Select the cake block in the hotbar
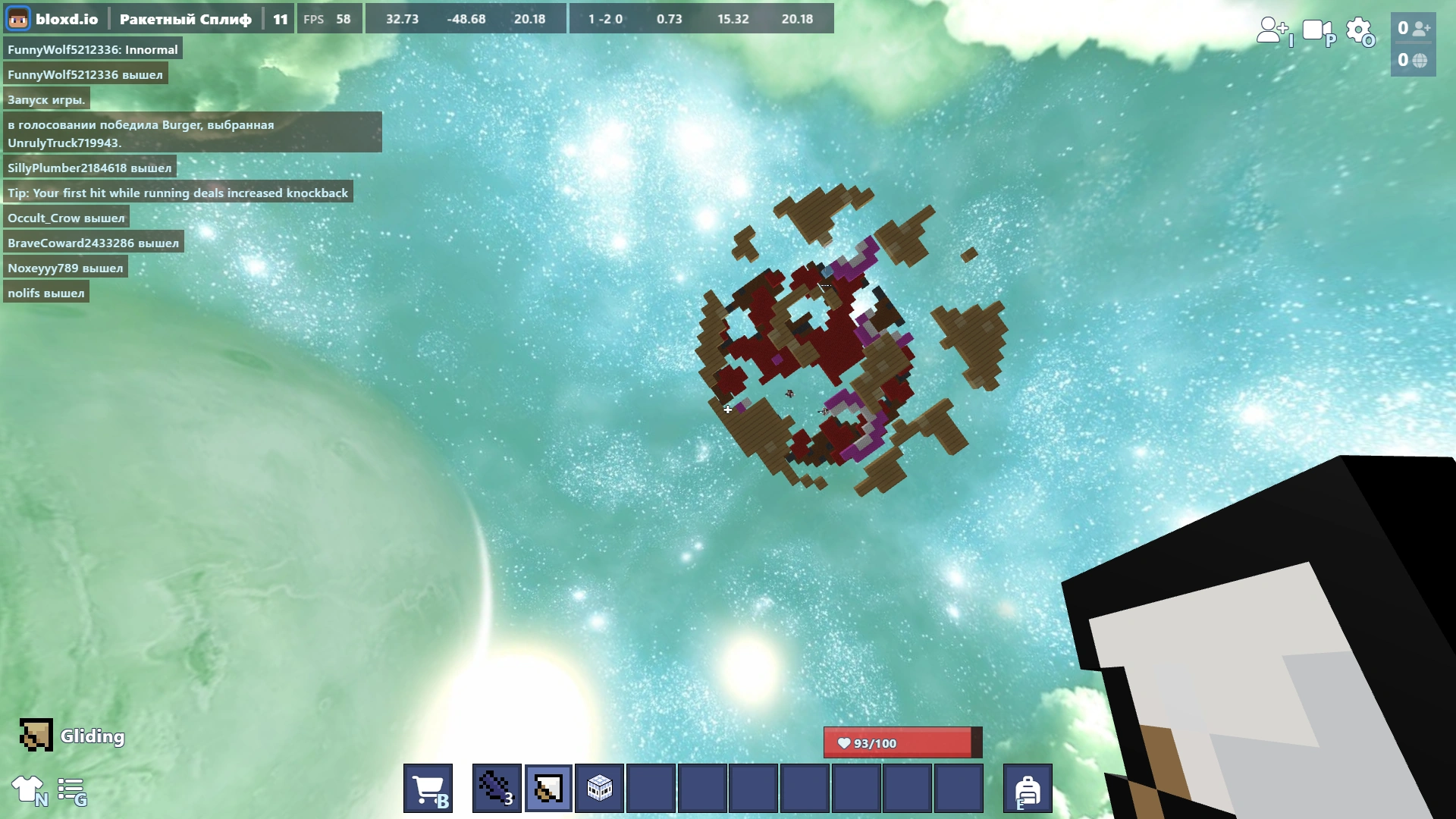The height and width of the screenshot is (819, 1456). [598, 788]
